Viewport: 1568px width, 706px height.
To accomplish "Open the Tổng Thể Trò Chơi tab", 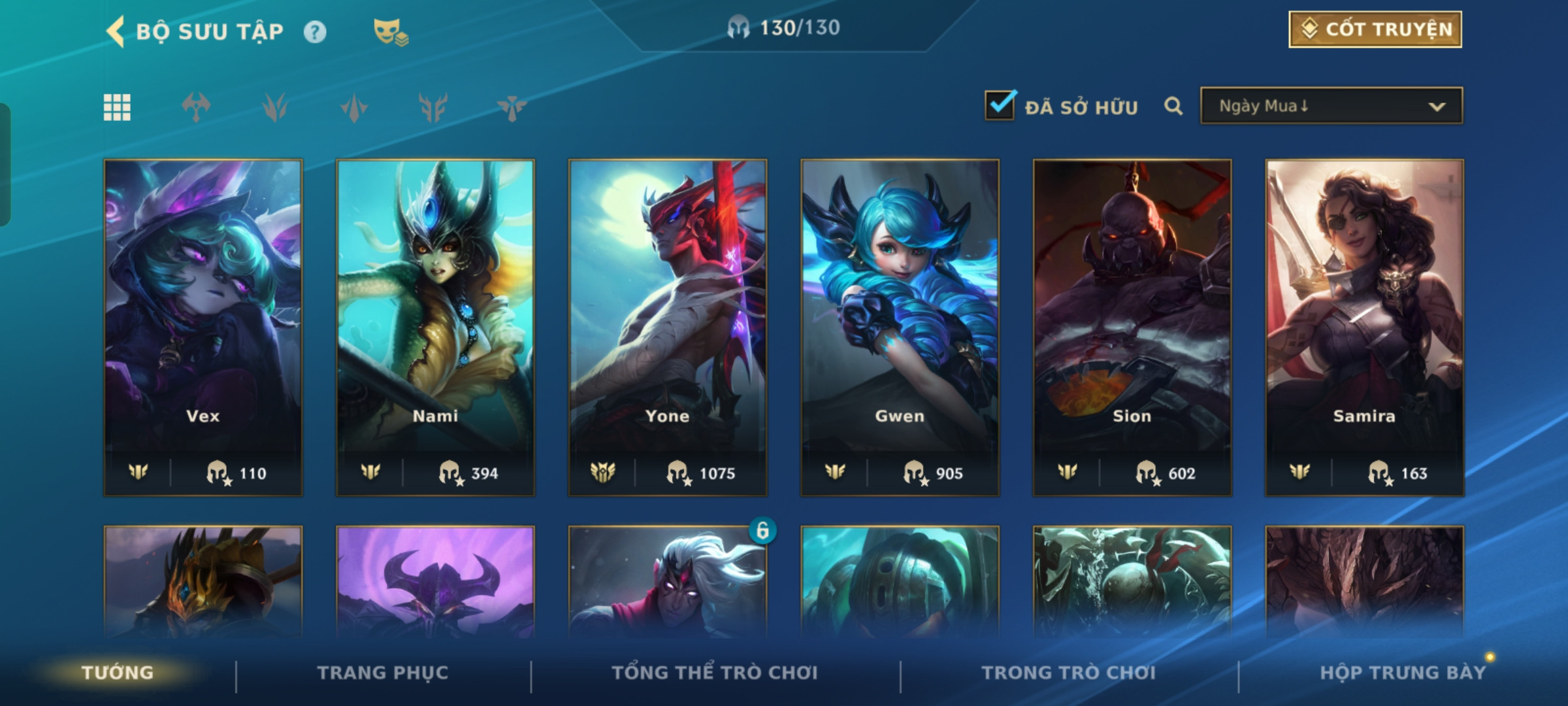I will 715,673.
